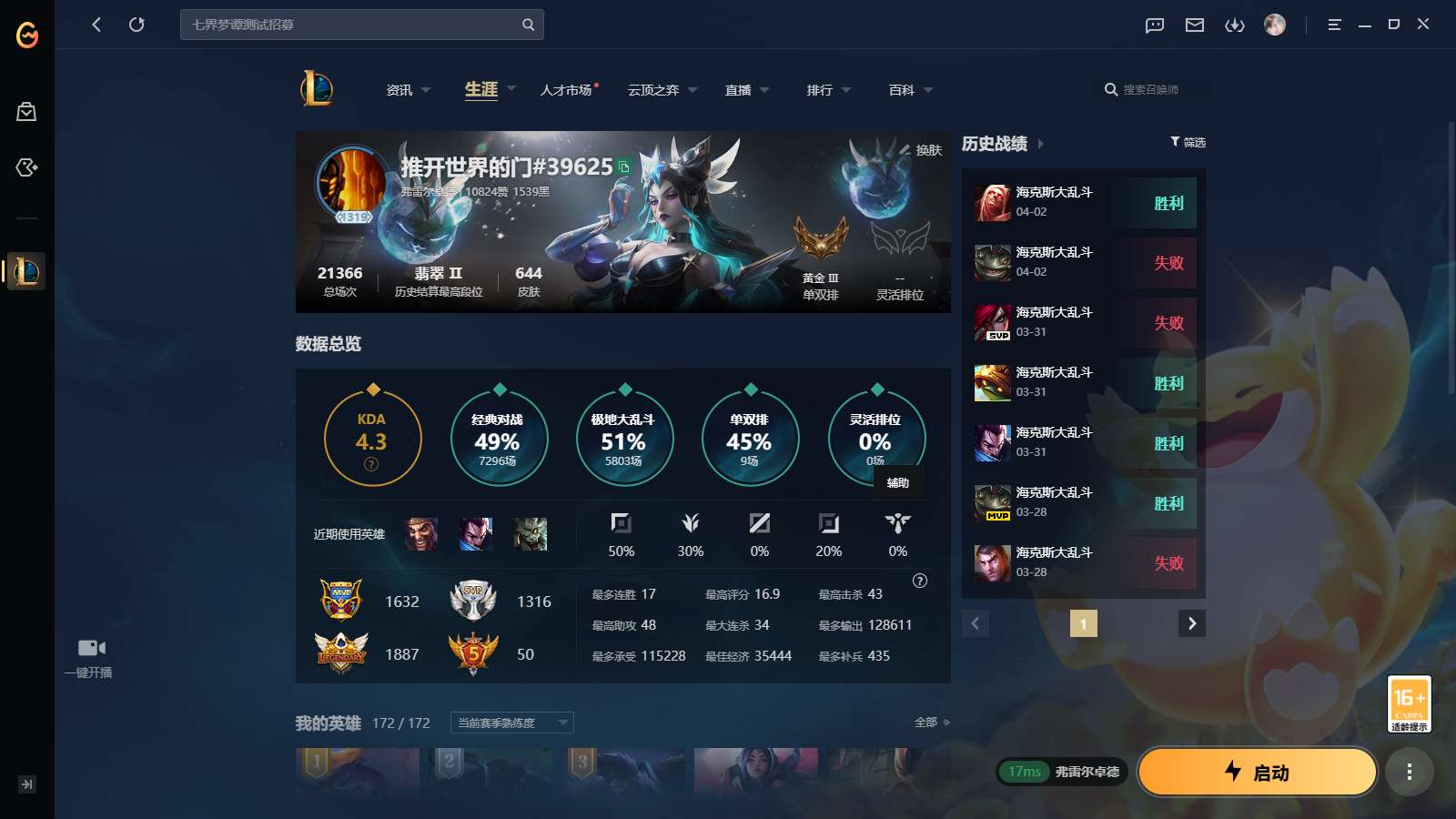
Task: Switch to the 生涯 tab
Action: pyautogui.click(x=481, y=89)
